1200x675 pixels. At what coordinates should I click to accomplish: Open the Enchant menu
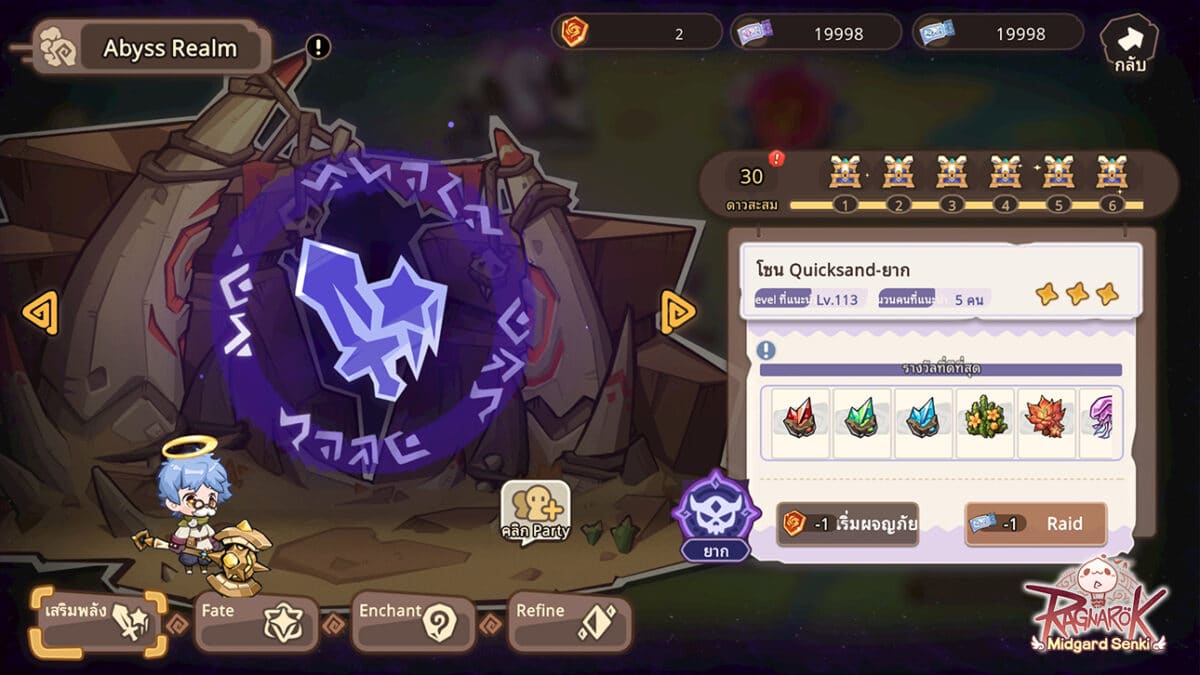tap(413, 623)
